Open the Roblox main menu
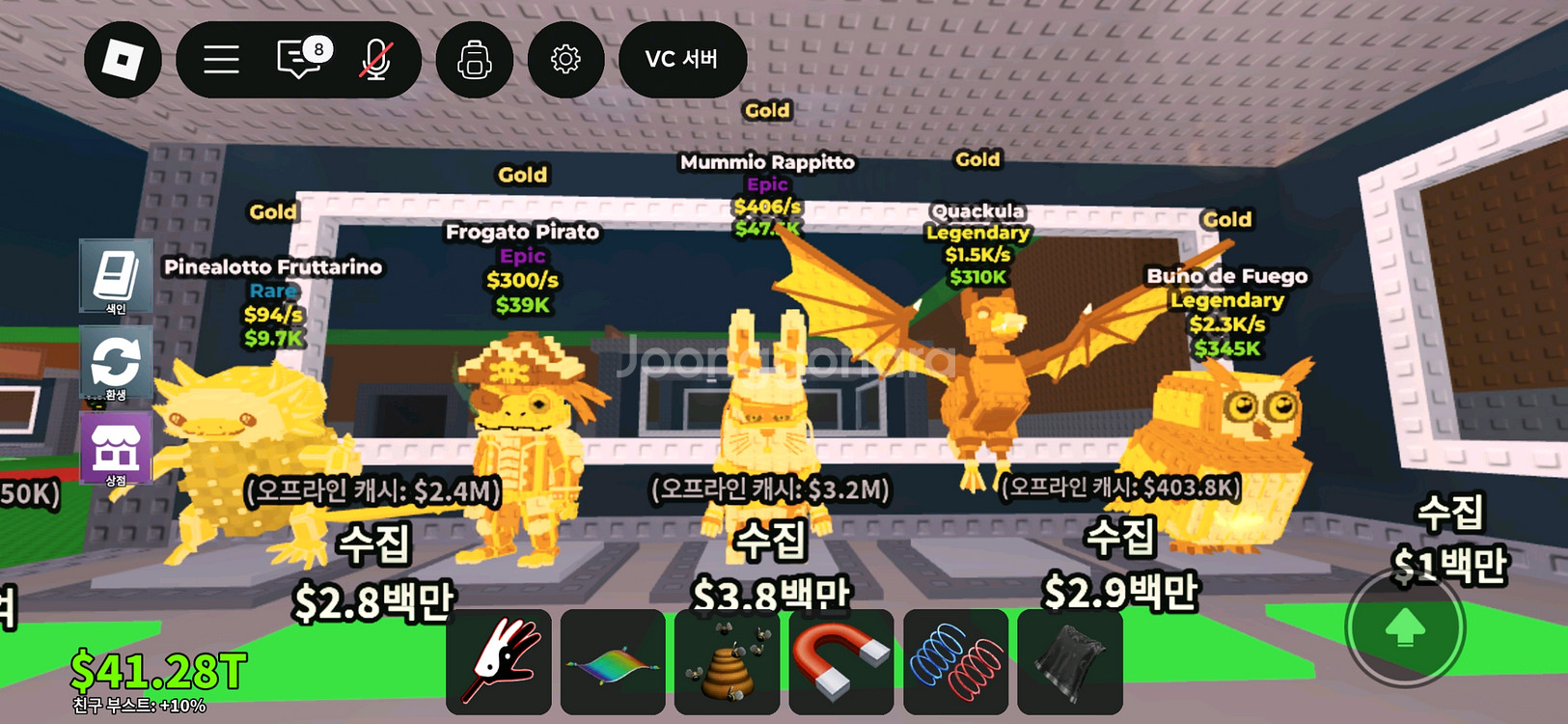 point(123,60)
